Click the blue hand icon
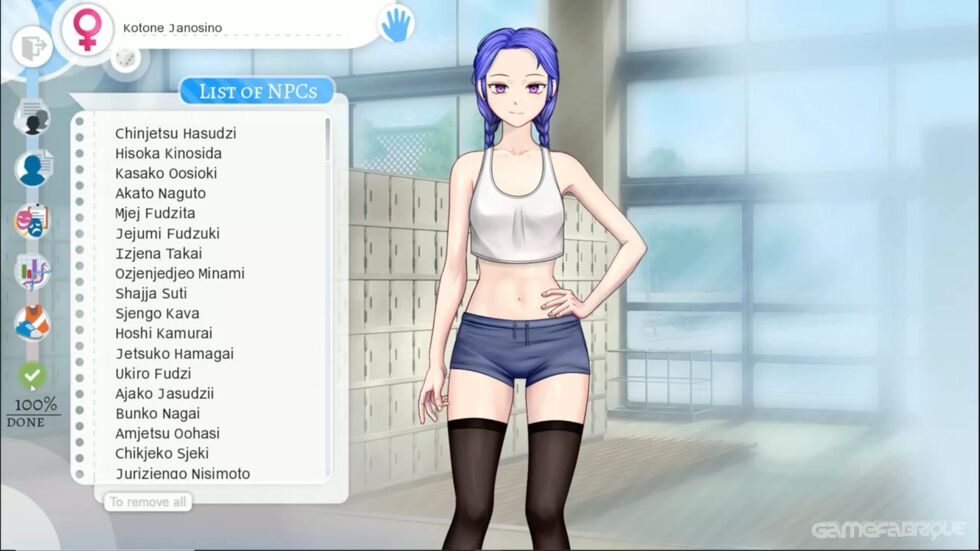The image size is (980, 551). 396,24
